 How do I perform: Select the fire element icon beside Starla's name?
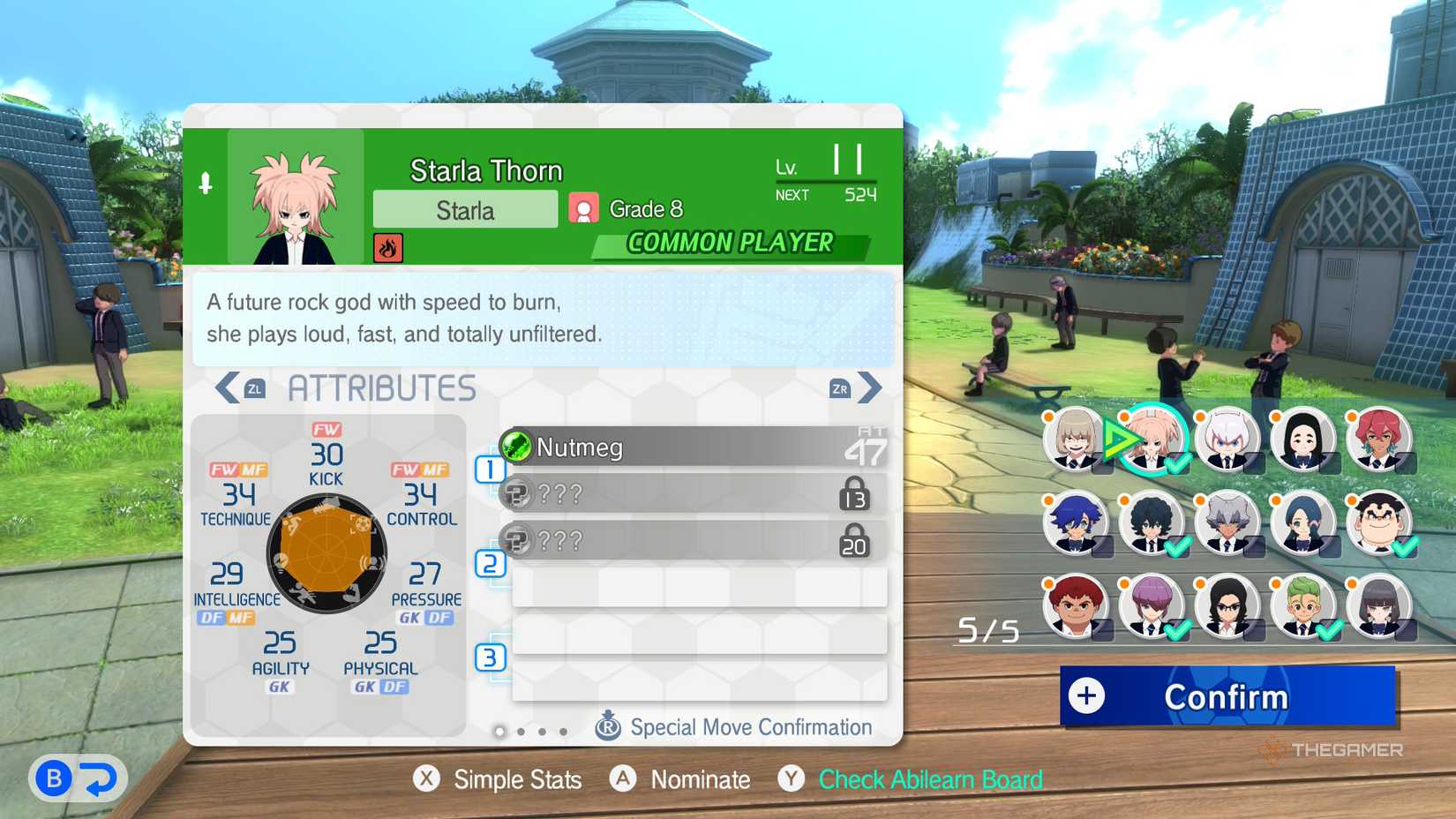[387, 248]
